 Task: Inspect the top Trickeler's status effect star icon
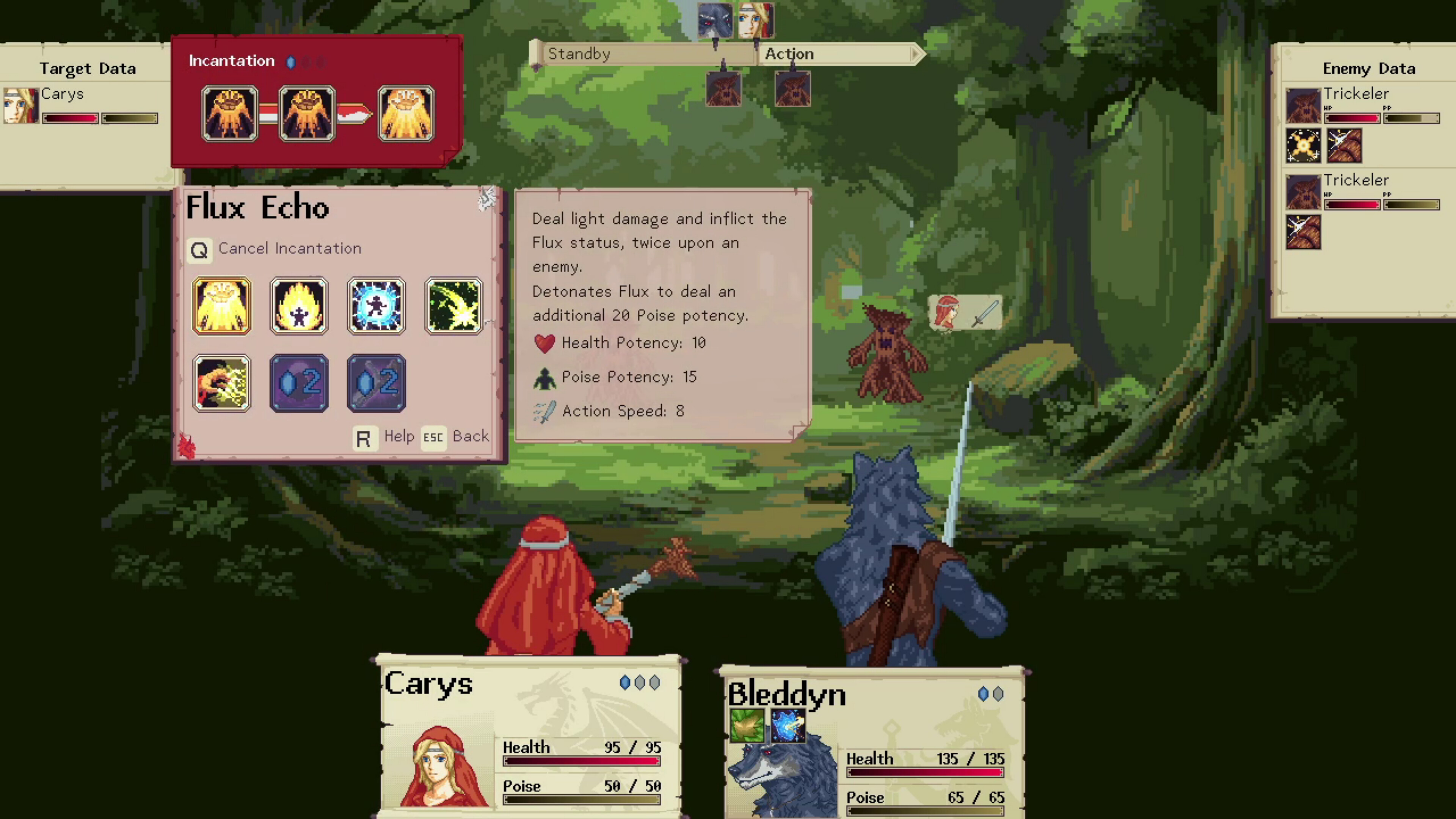pyautogui.click(x=1304, y=146)
